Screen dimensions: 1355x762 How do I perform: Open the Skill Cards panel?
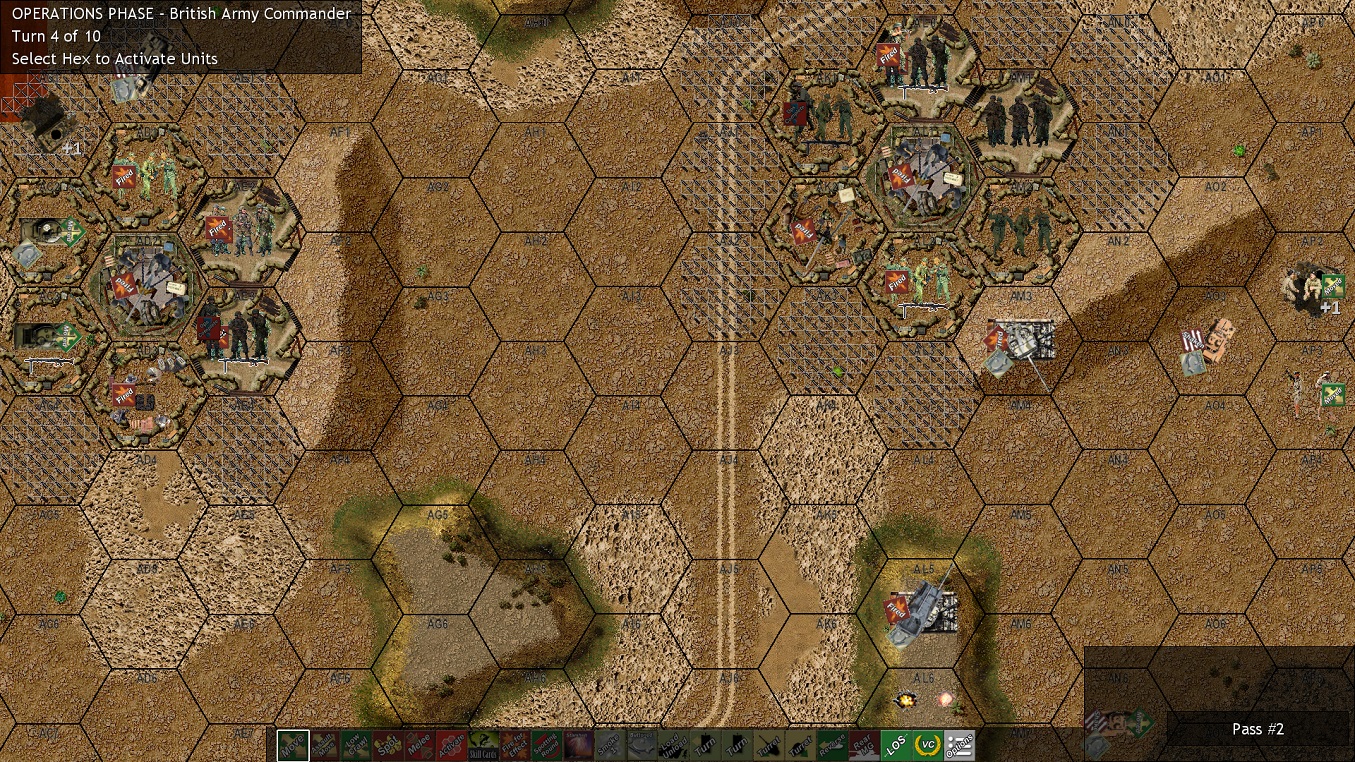click(x=485, y=745)
